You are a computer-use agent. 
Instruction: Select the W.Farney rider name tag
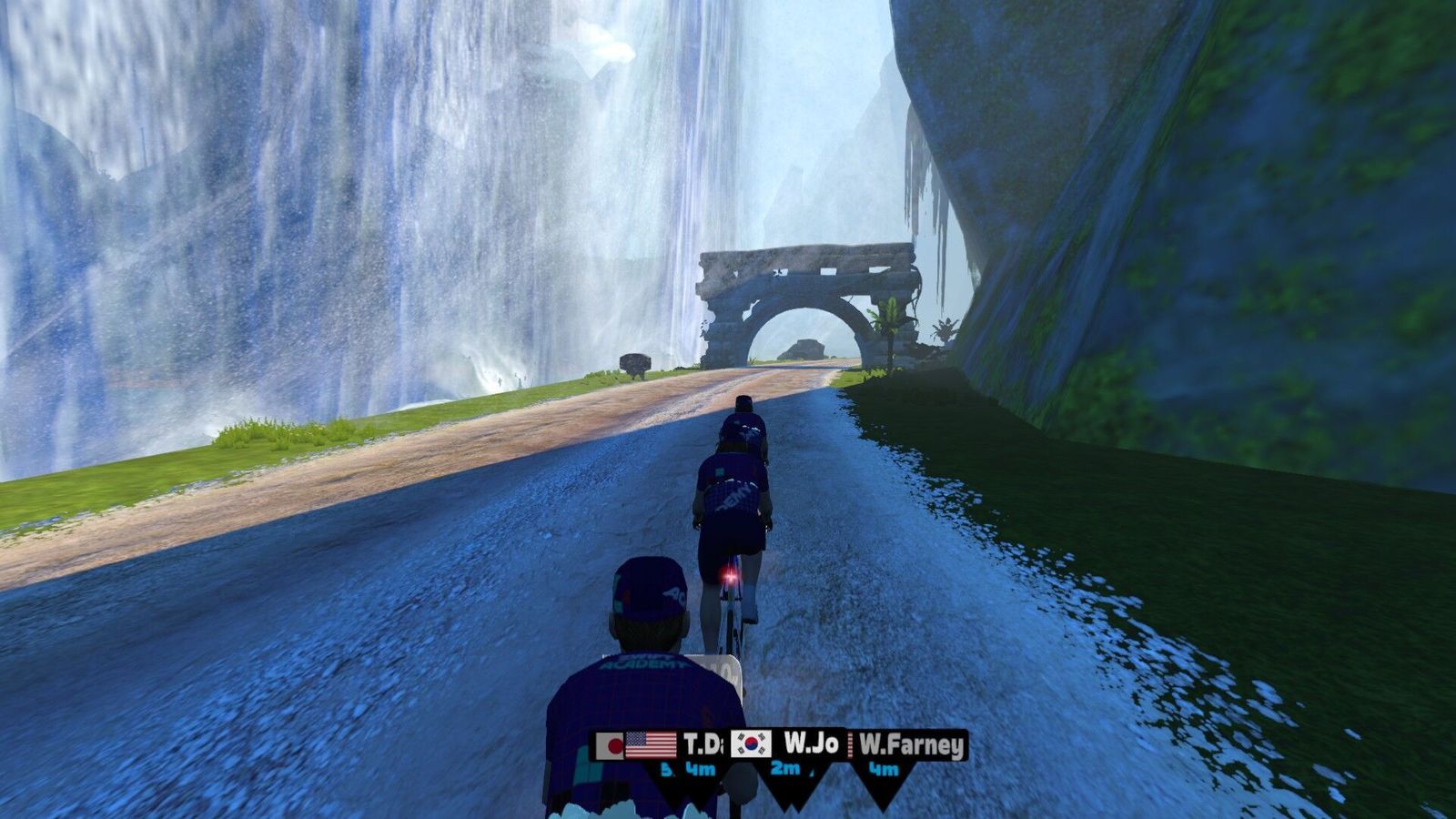(910, 746)
